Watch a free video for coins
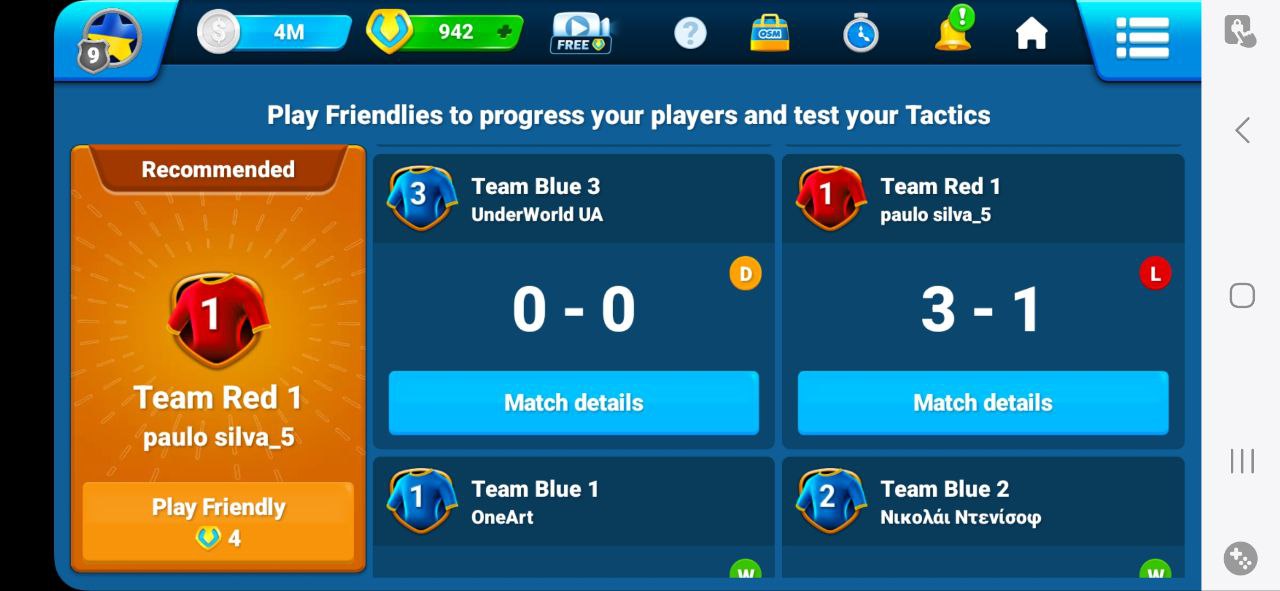 click(x=581, y=33)
